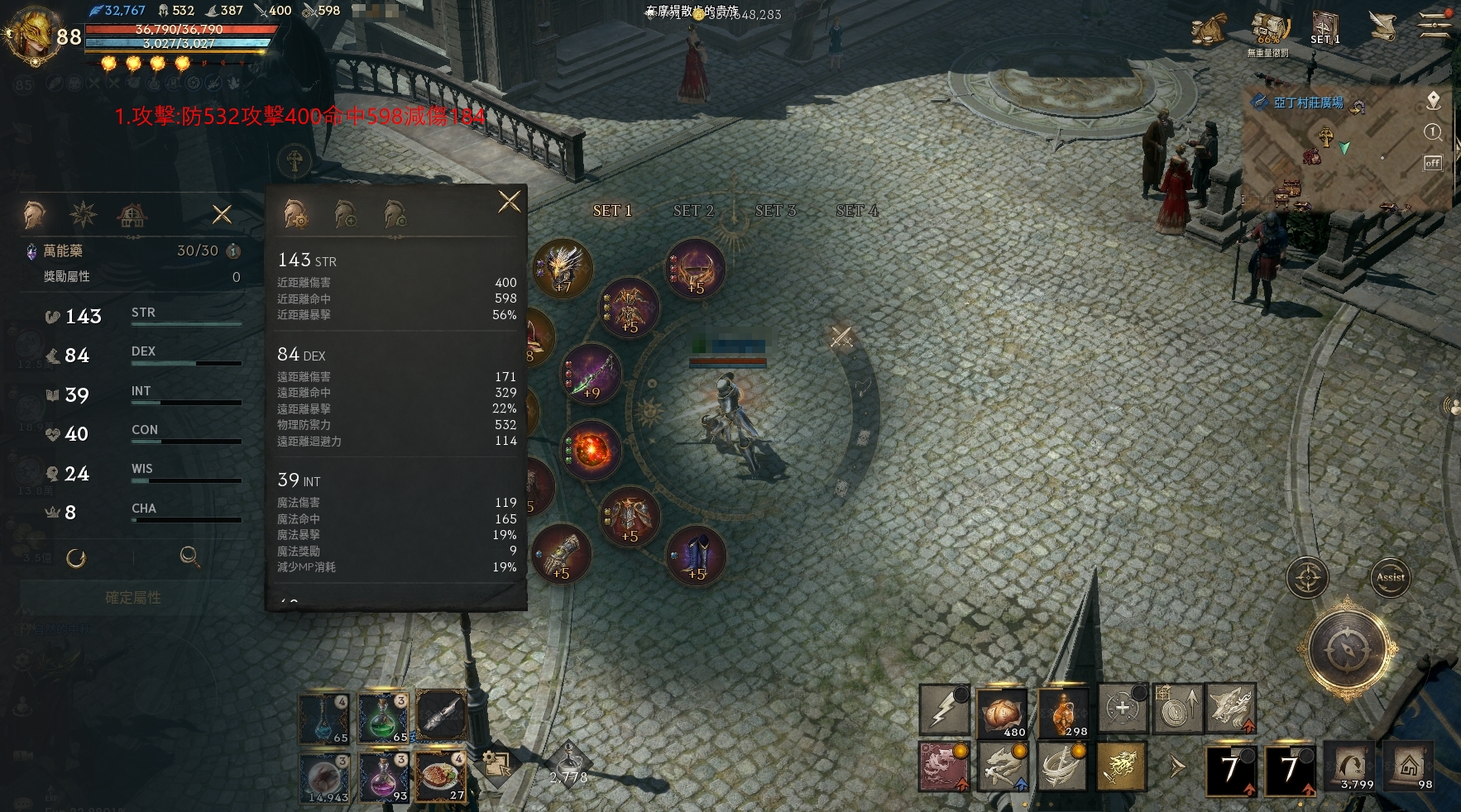Toggle the Assist button
The width and height of the screenshot is (1461, 812).
click(1390, 577)
